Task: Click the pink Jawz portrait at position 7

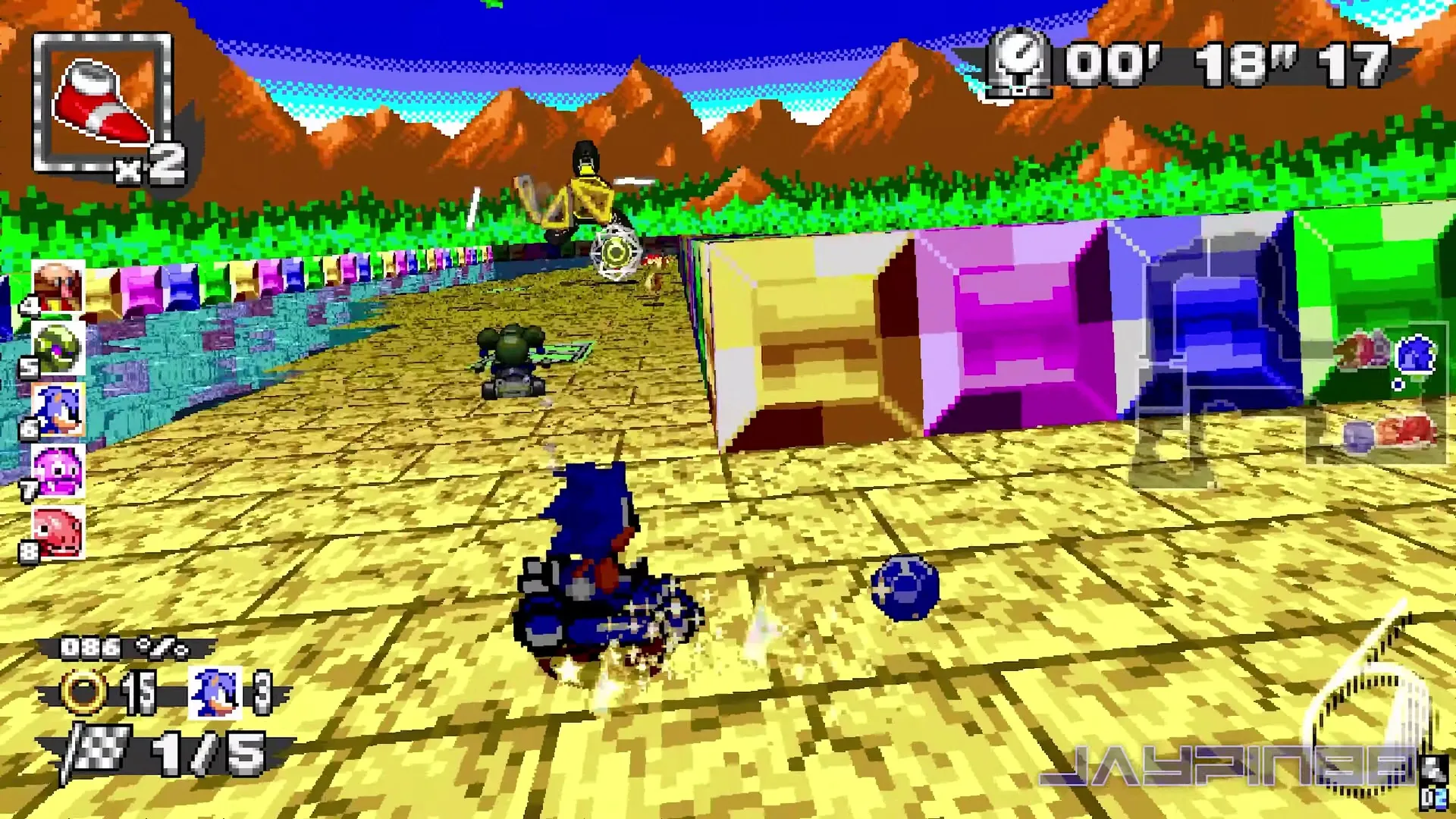Action: (59, 470)
